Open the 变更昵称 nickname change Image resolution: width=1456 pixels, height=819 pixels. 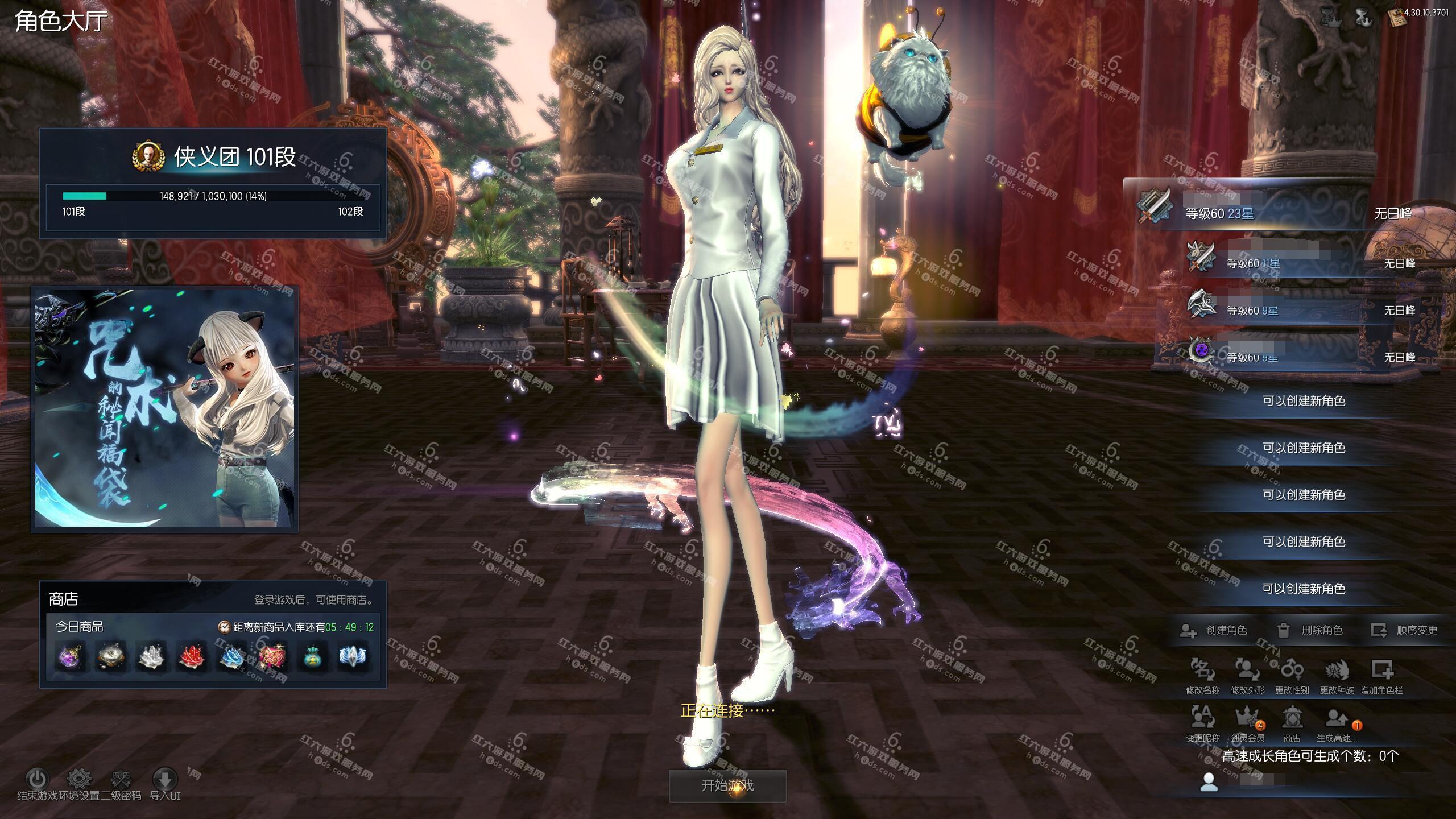pos(1202,720)
